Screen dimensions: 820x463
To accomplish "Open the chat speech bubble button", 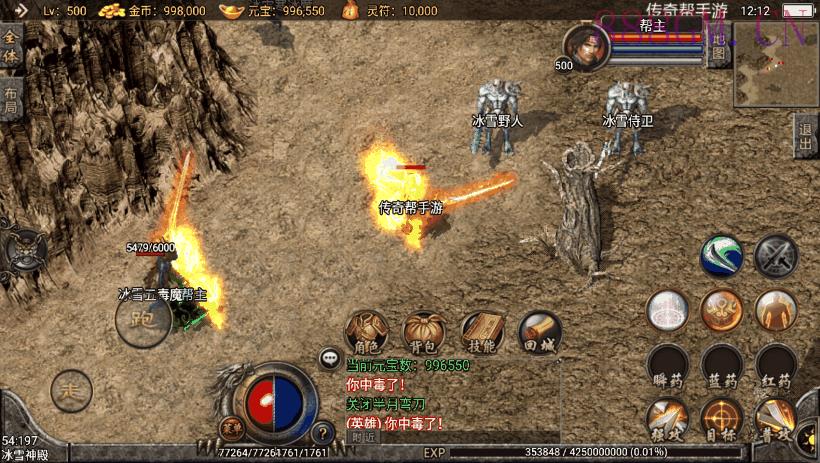I will [x=329, y=357].
